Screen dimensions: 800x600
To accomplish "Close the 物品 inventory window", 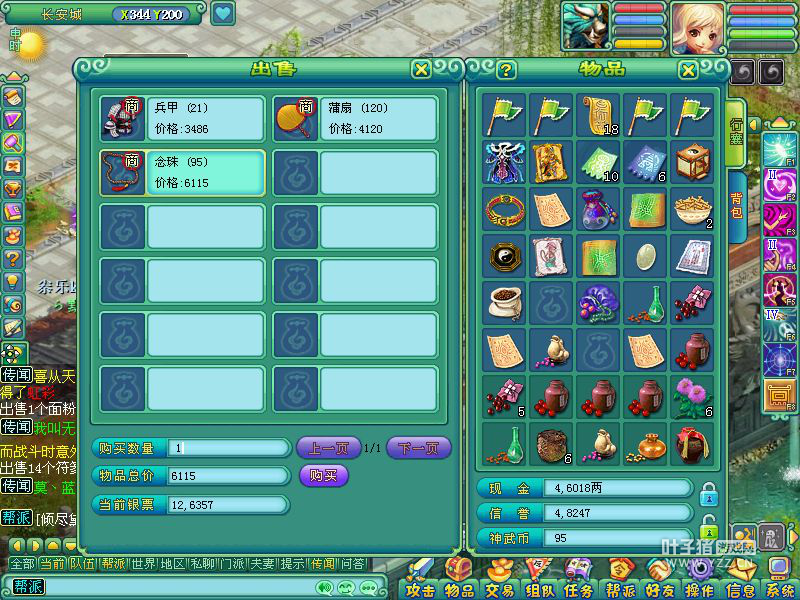I will click(x=688, y=69).
